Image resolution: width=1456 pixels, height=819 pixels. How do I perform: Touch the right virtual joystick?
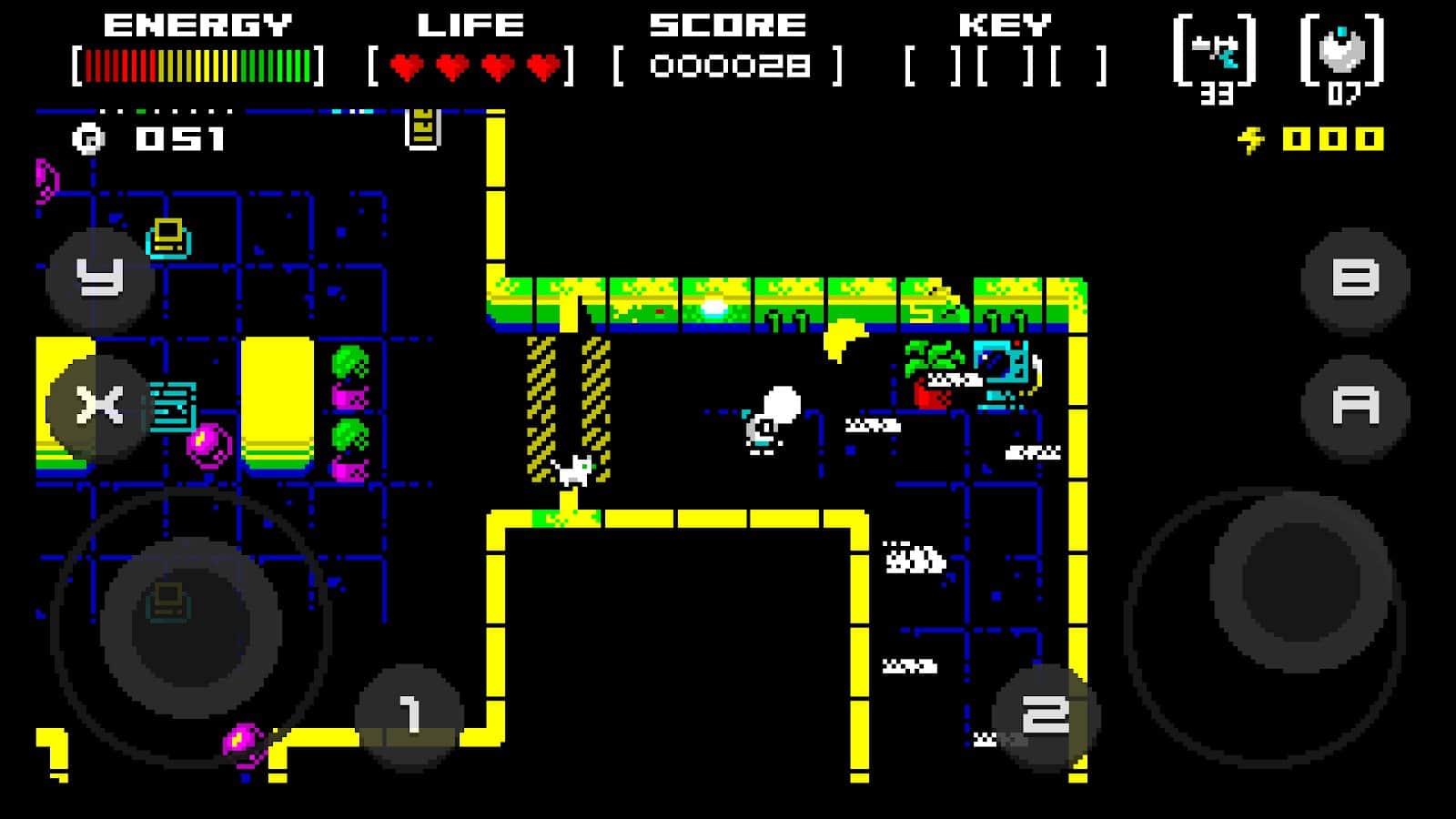click(x=1299, y=582)
